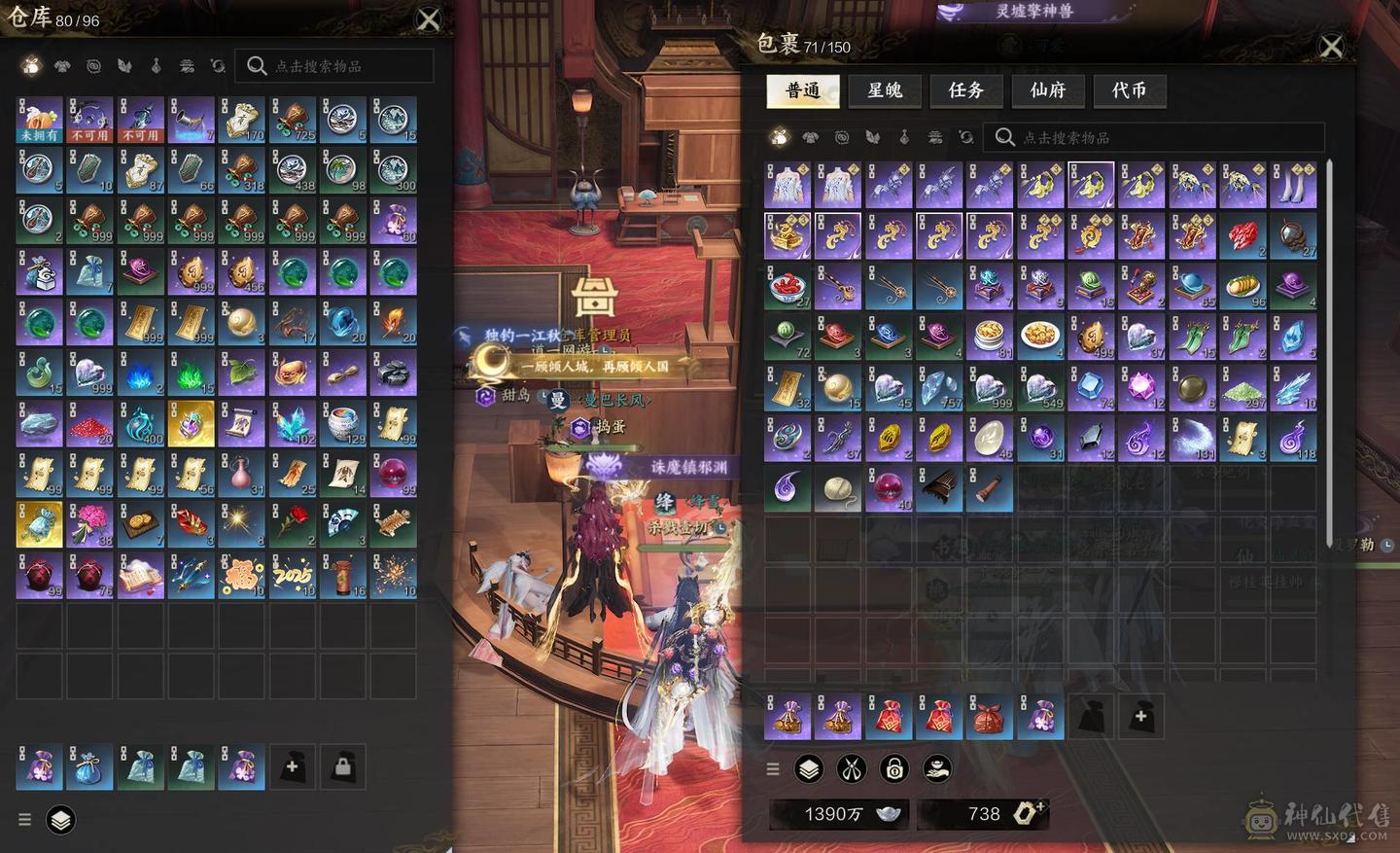Select the 仙府 tab
1400x853 pixels.
1048,90
